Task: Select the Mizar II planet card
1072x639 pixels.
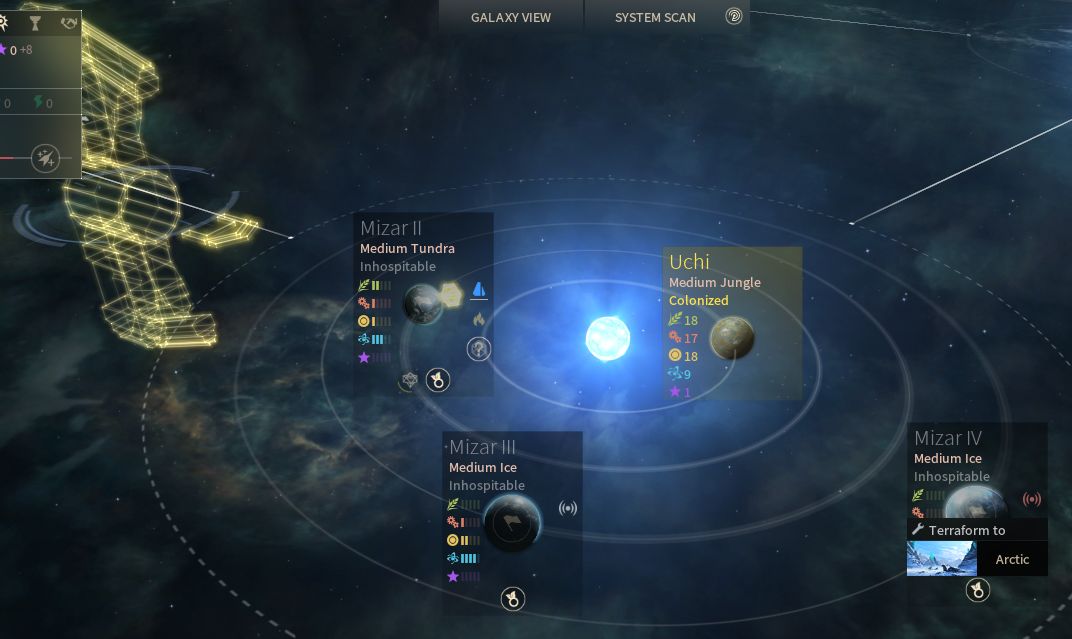Action: point(423,303)
